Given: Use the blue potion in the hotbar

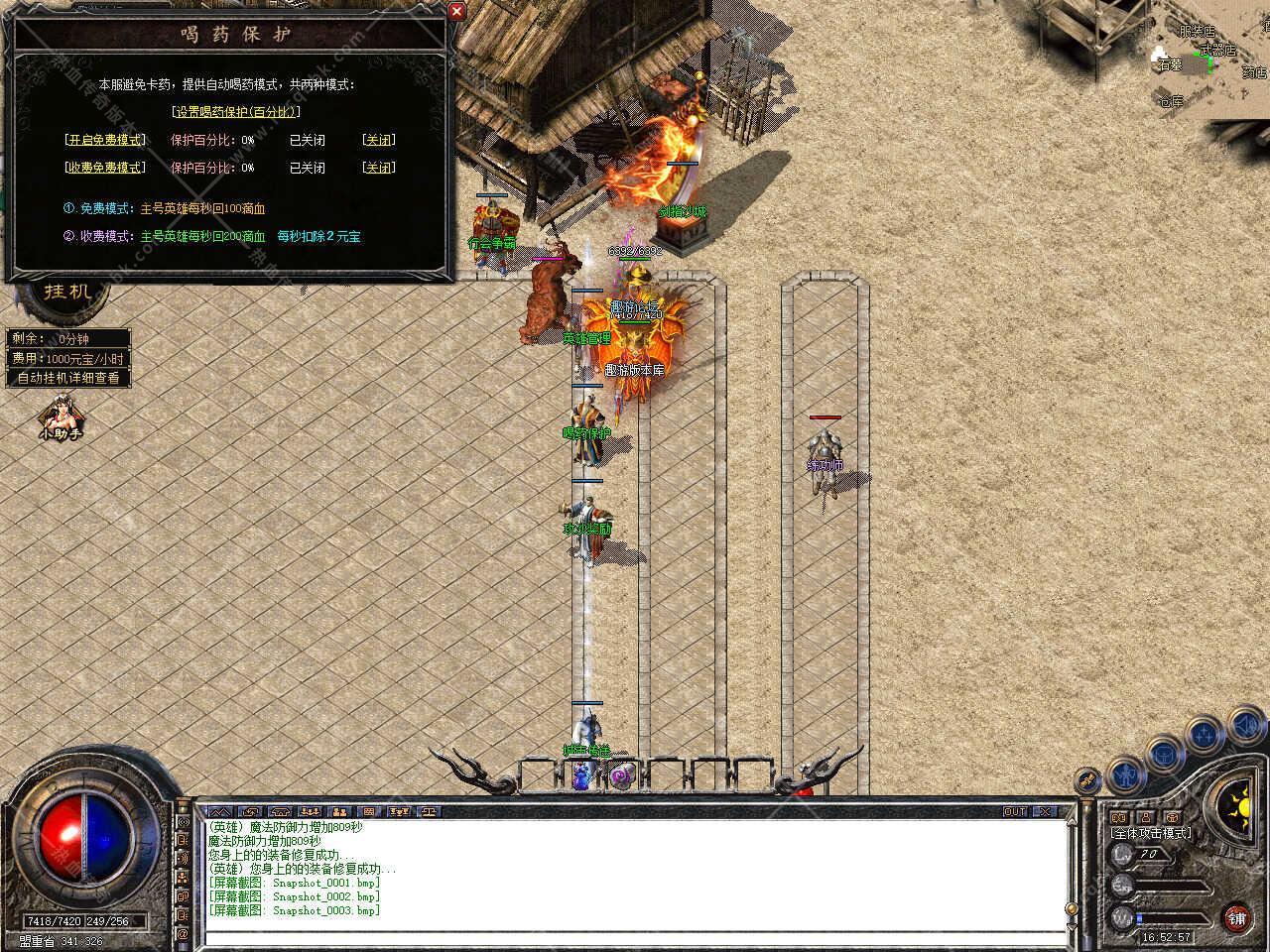Looking at the screenshot, I should click(582, 776).
